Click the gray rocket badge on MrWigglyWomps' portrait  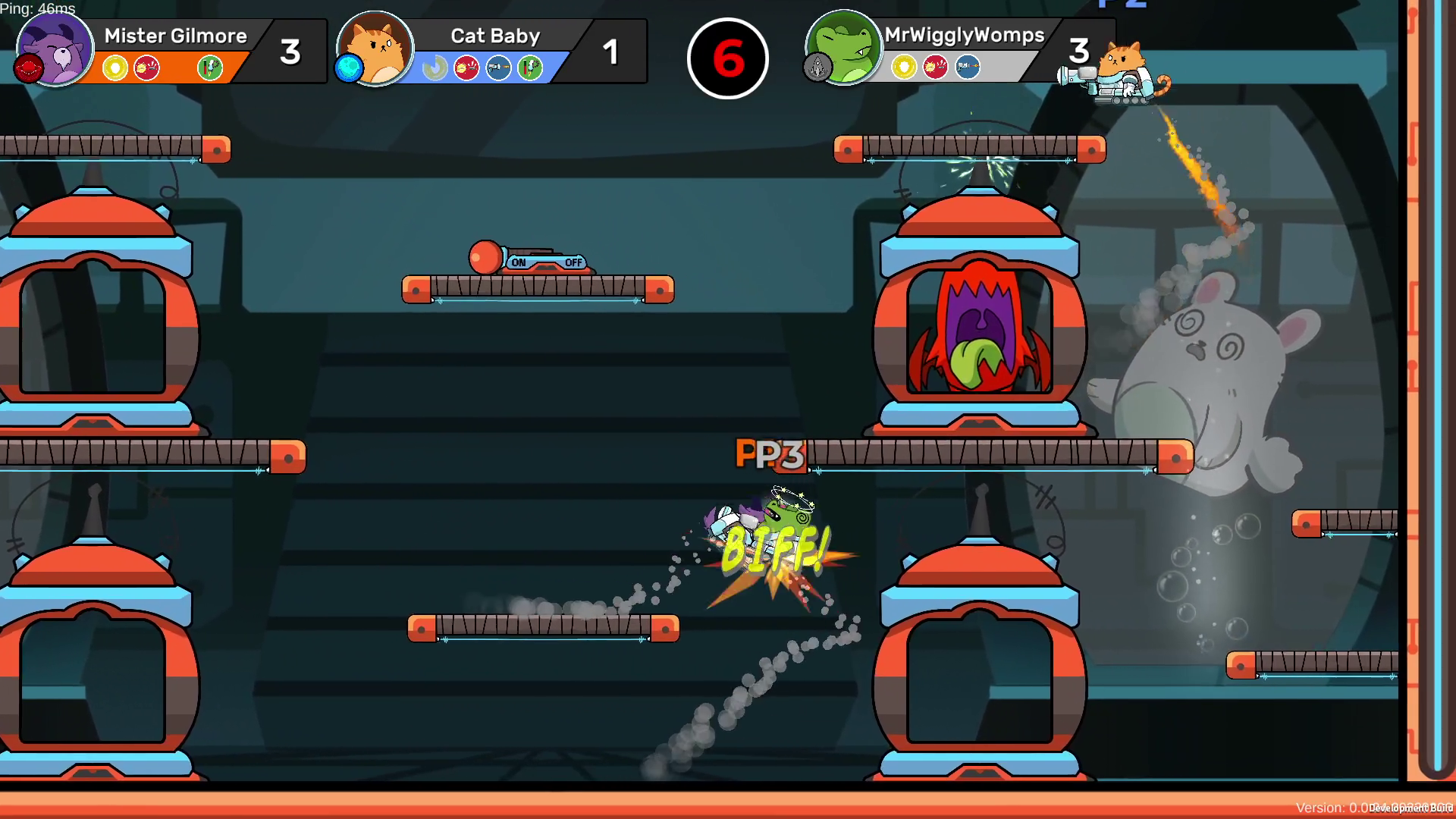(x=817, y=68)
